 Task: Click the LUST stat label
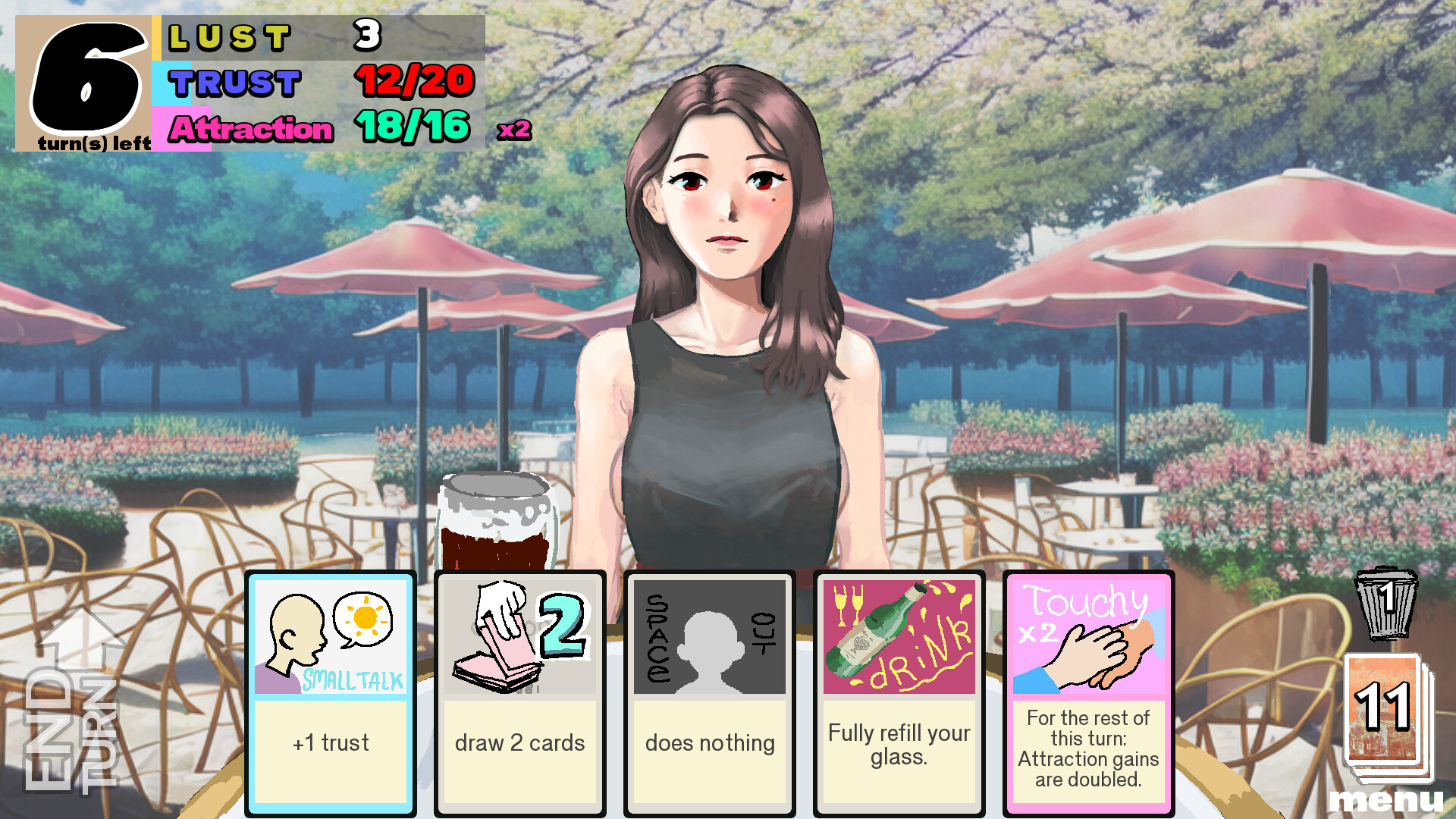coord(227,34)
